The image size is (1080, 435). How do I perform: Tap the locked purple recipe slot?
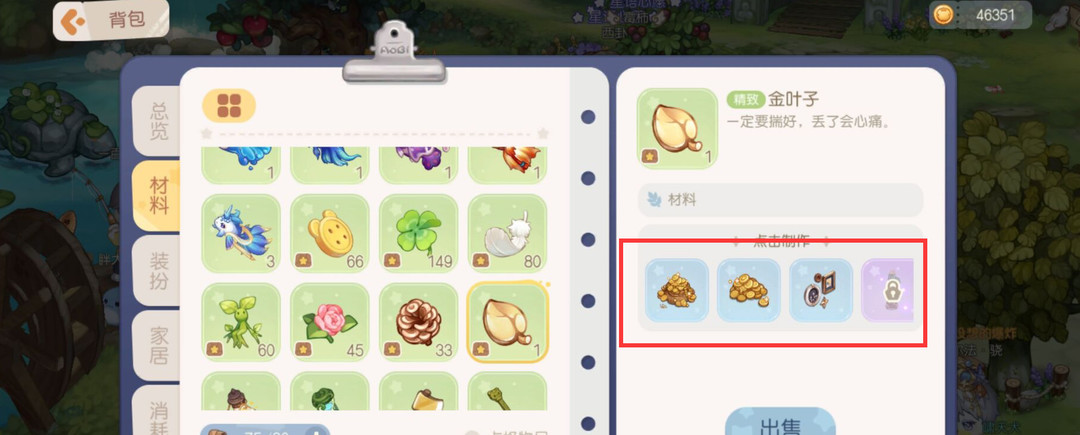pos(886,290)
